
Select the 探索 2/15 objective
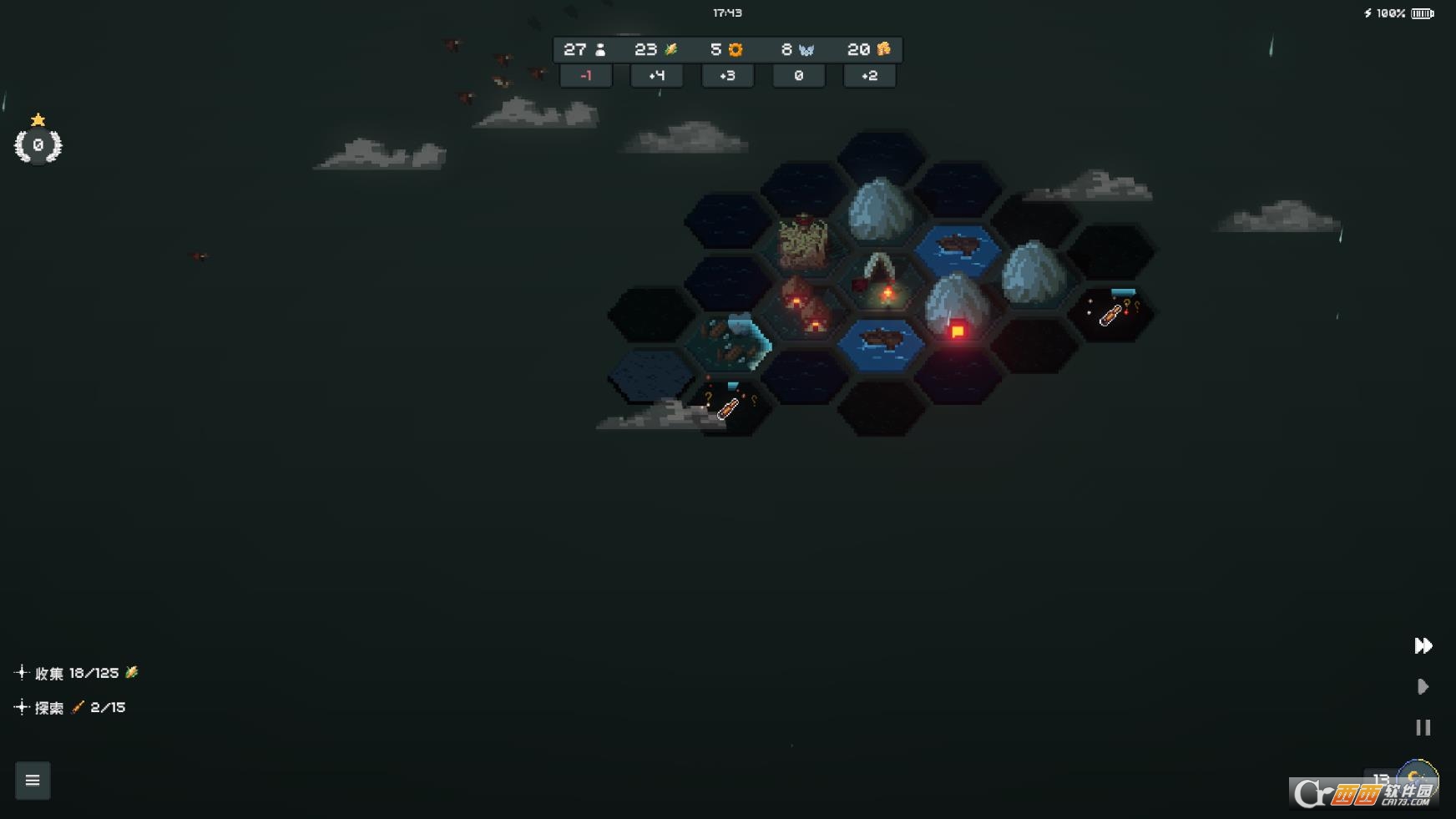72,708
